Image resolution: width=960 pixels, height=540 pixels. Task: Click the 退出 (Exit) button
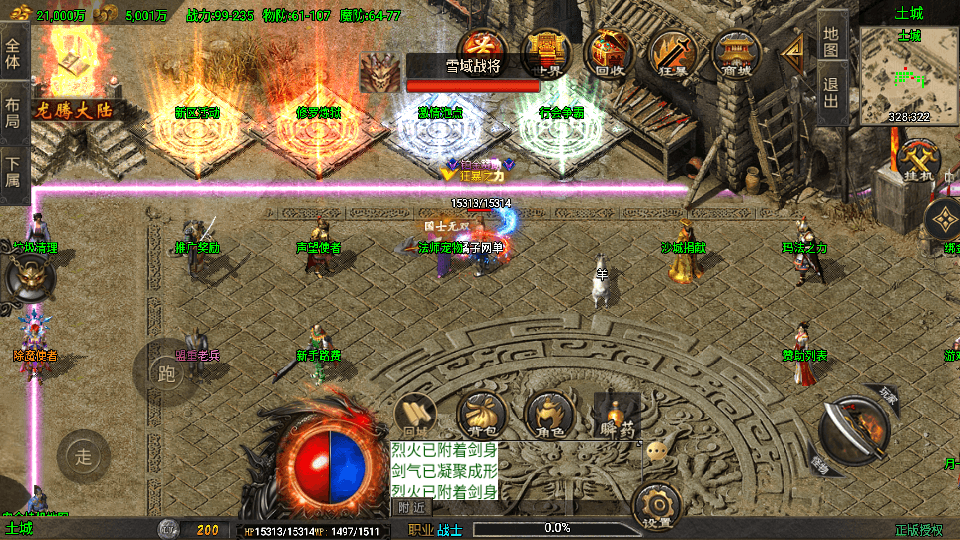pos(832,94)
